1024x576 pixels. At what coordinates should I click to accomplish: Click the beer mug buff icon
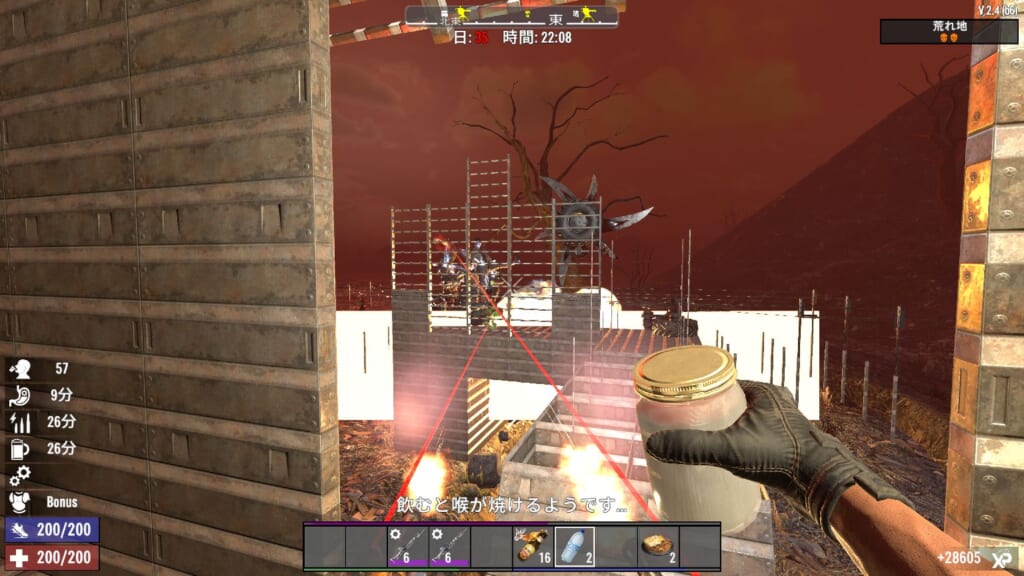coord(21,448)
